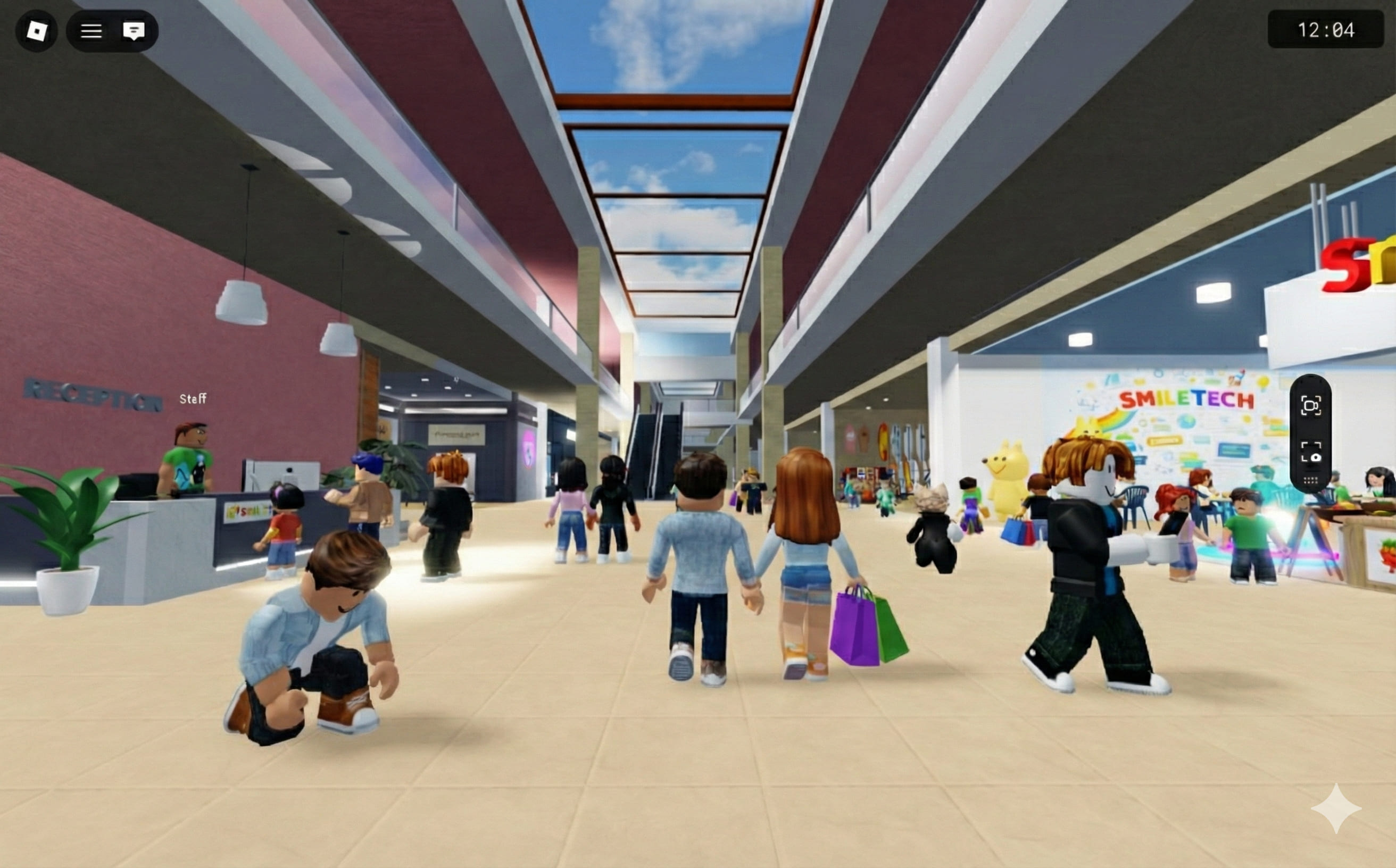Toggle the chat speech bubble icon

click(x=134, y=31)
